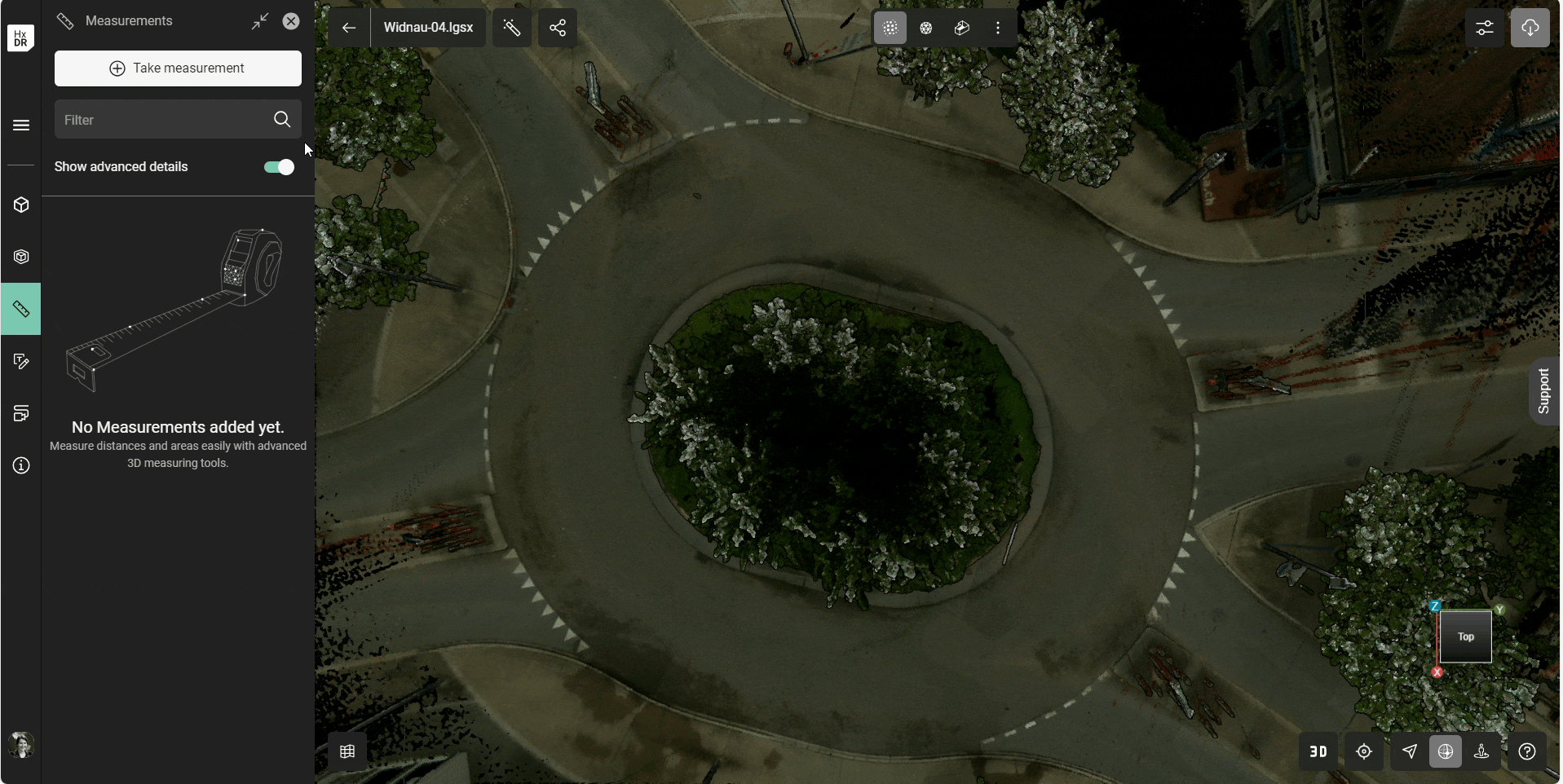This screenshot has height=784, width=1563.
Task: Open the help icon in bottom right corner
Action: click(x=1527, y=751)
